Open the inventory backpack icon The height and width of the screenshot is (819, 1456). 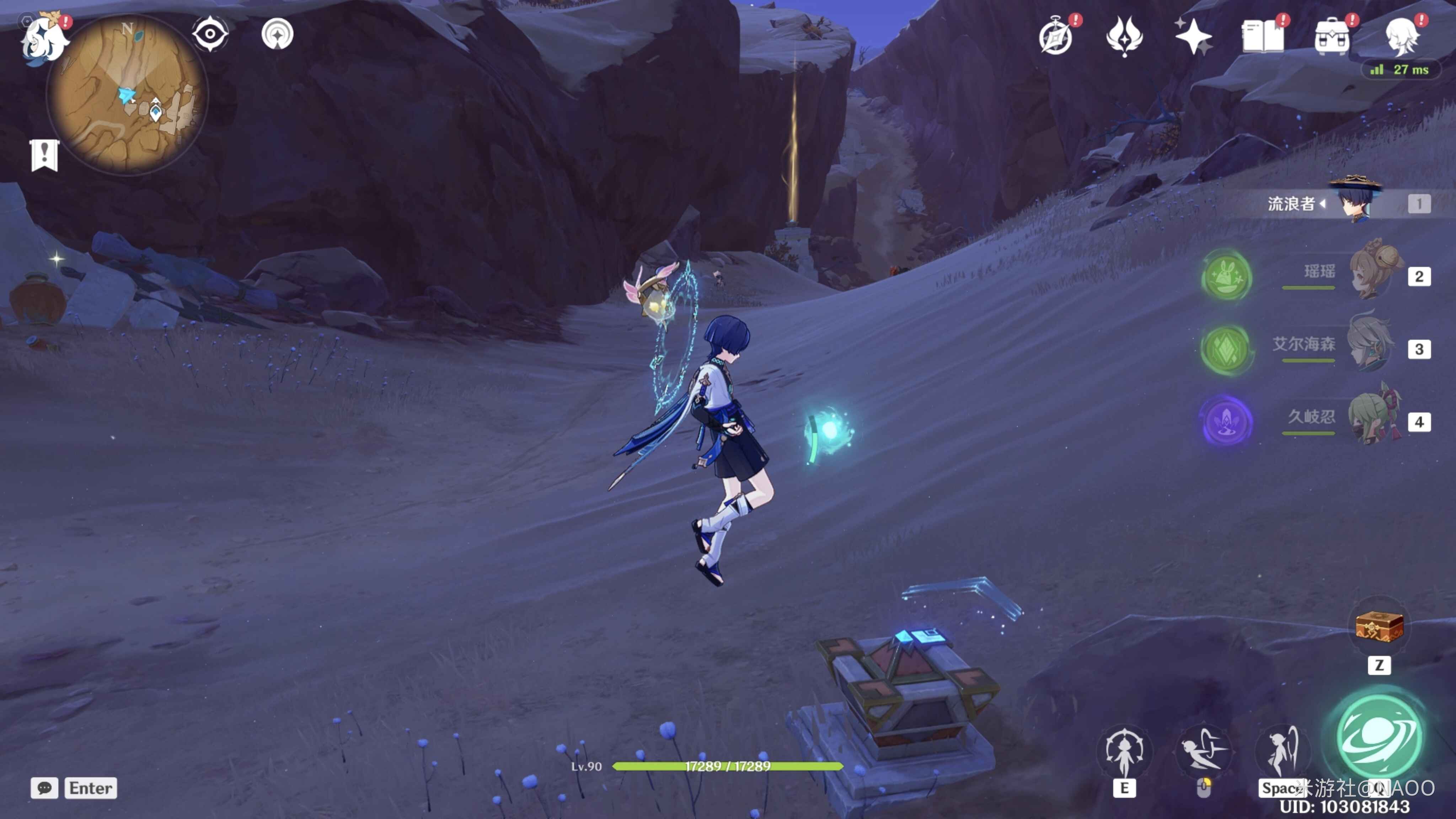tap(1332, 37)
